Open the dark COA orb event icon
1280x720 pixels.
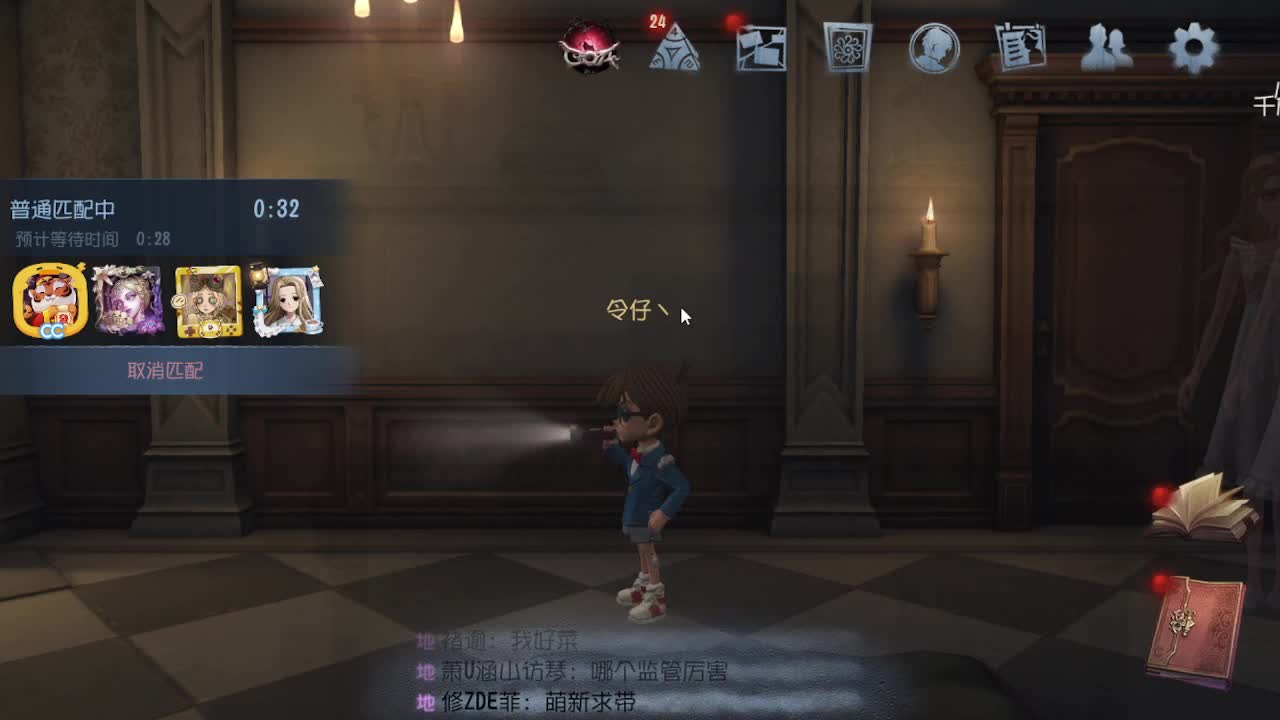592,45
